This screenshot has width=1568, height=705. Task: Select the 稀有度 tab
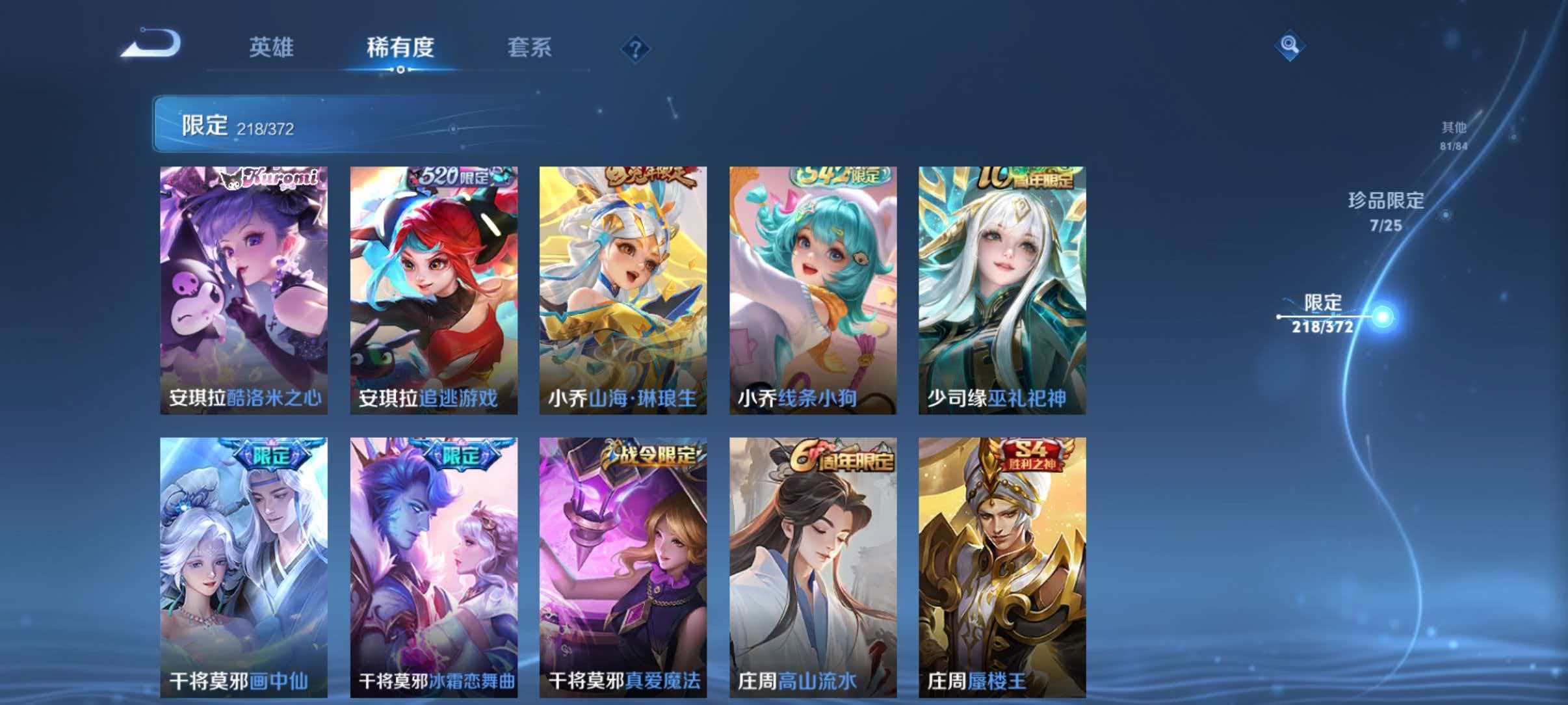coord(402,47)
